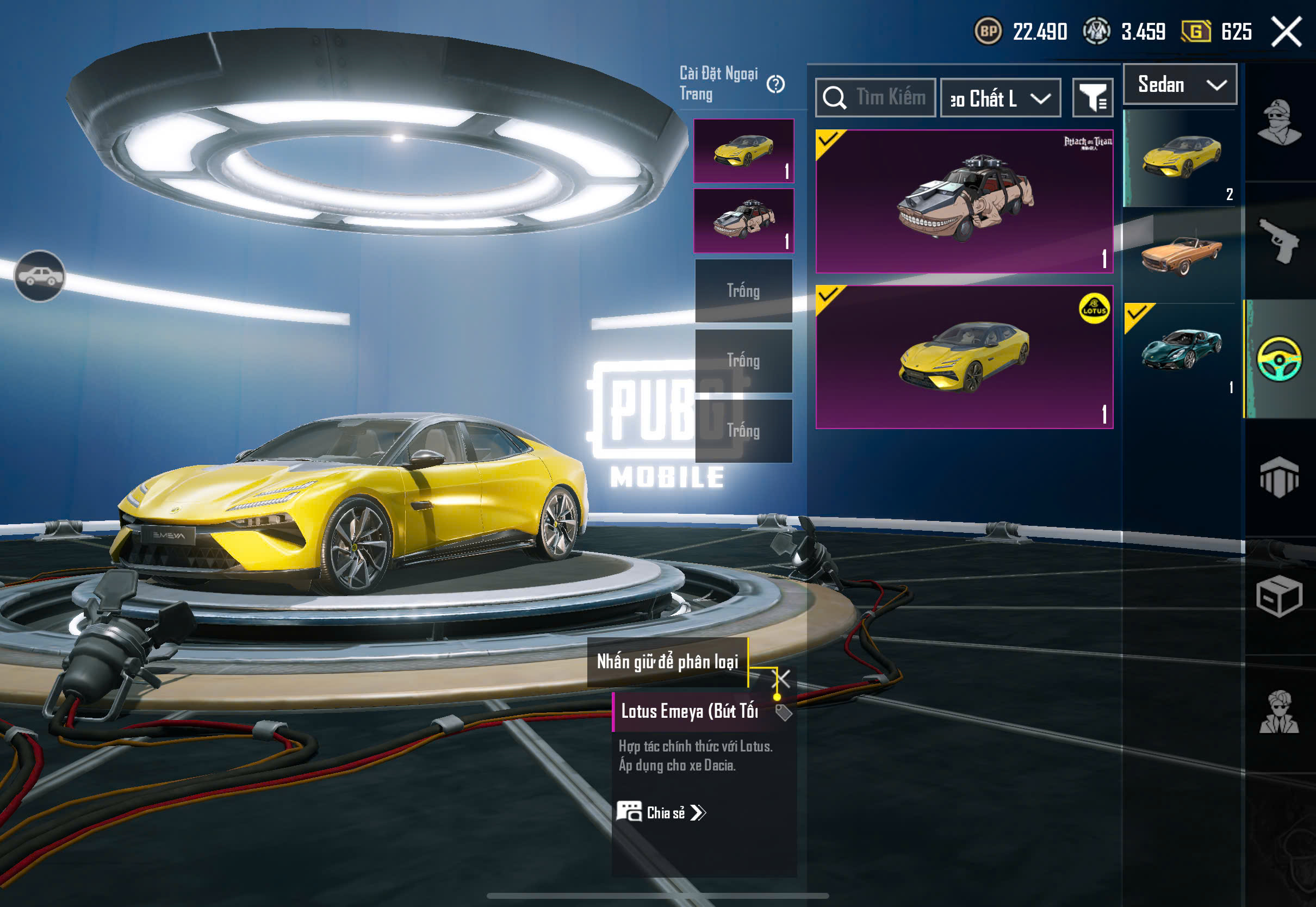Choose the teal sports car thumbnail

pyautogui.click(x=1181, y=350)
